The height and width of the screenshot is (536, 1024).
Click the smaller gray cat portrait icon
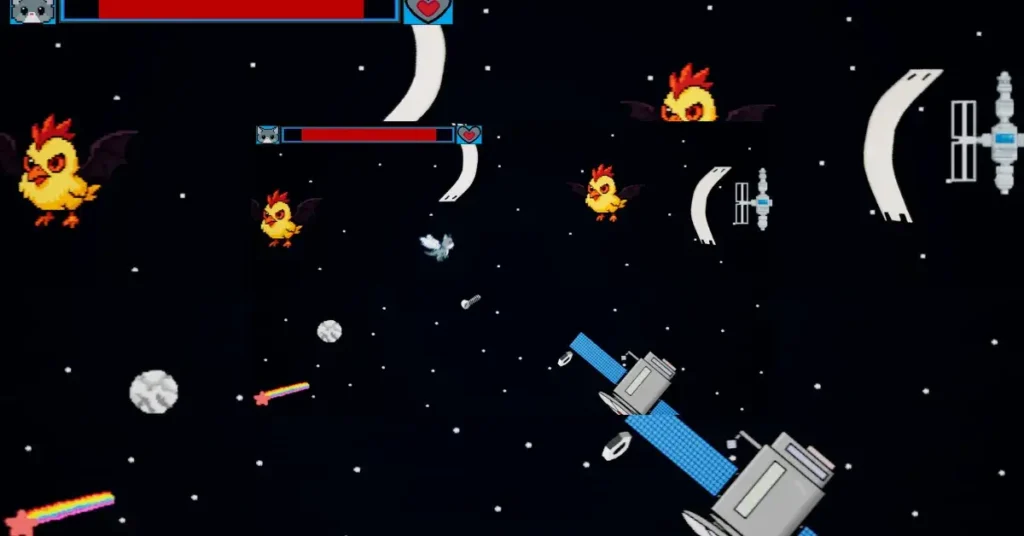pyautogui.click(x=267, y=135)
